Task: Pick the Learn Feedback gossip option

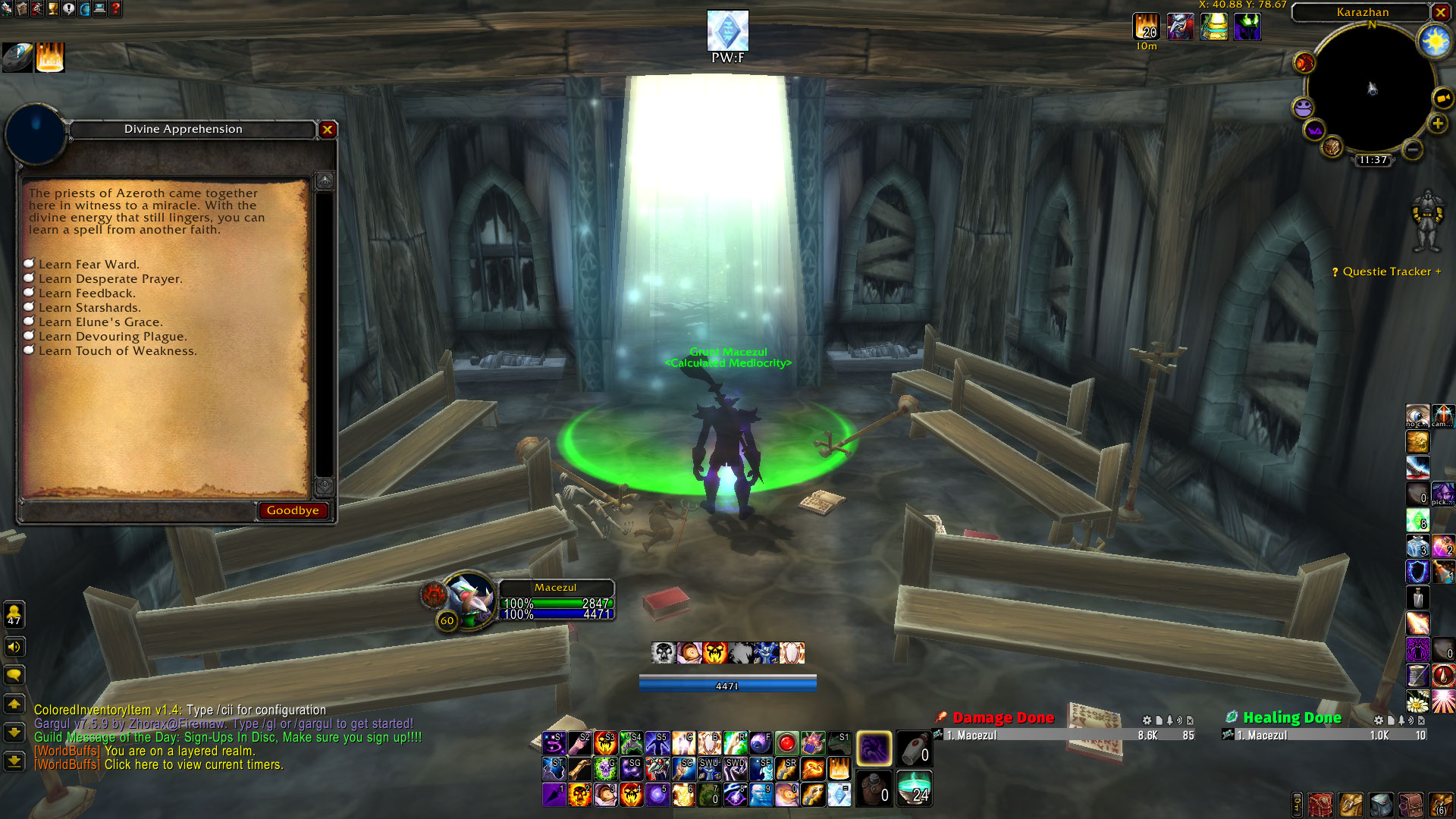Action: [86, 293]
